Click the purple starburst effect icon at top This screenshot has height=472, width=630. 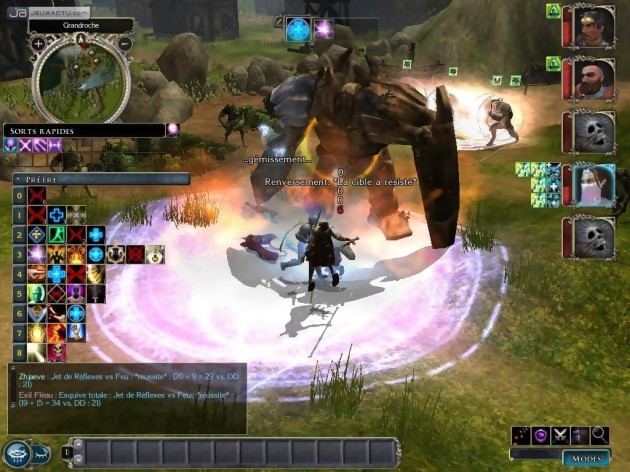(x=323, y=29)
